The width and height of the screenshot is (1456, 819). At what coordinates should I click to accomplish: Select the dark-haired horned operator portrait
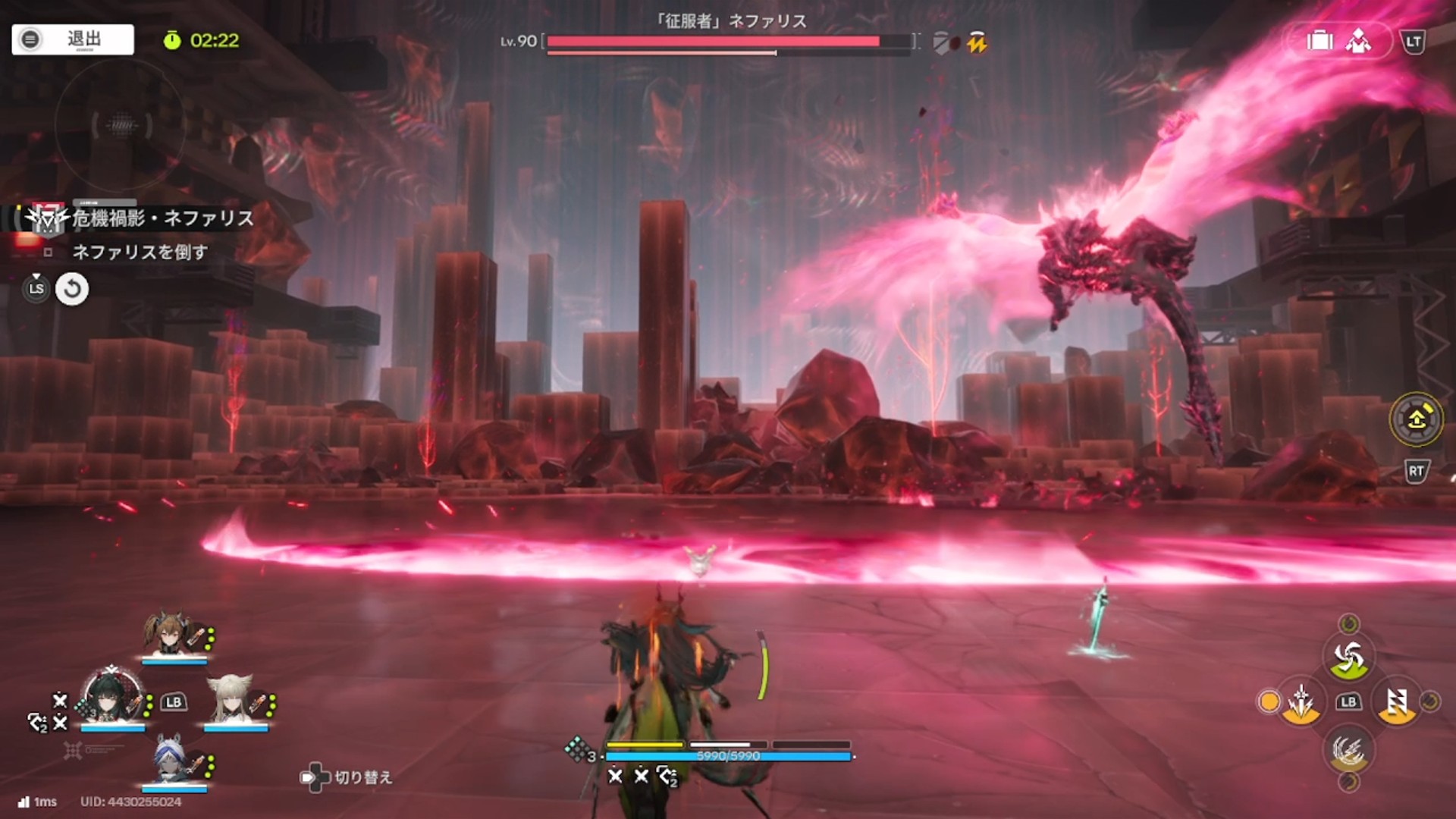coord(112,698)
